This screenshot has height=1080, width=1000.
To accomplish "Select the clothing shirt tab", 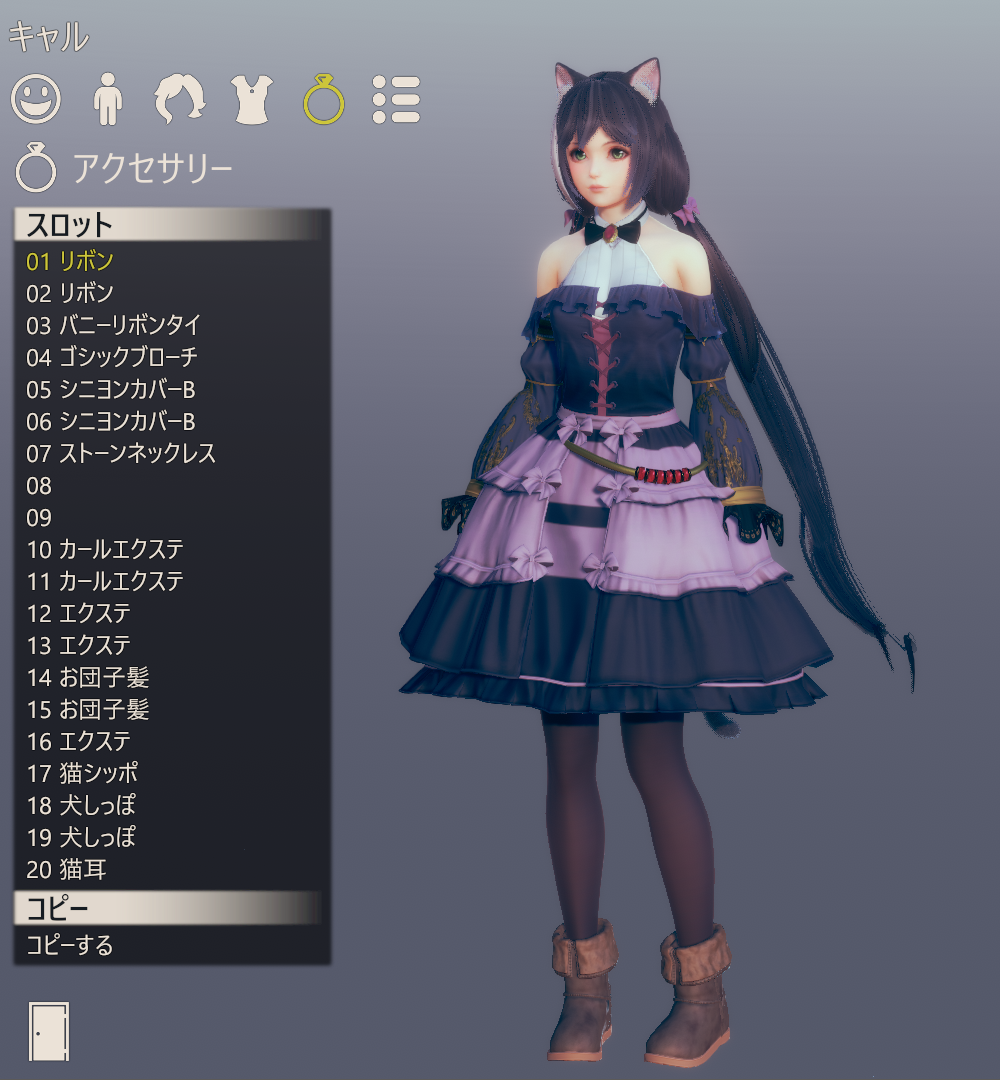I will 252,99.
